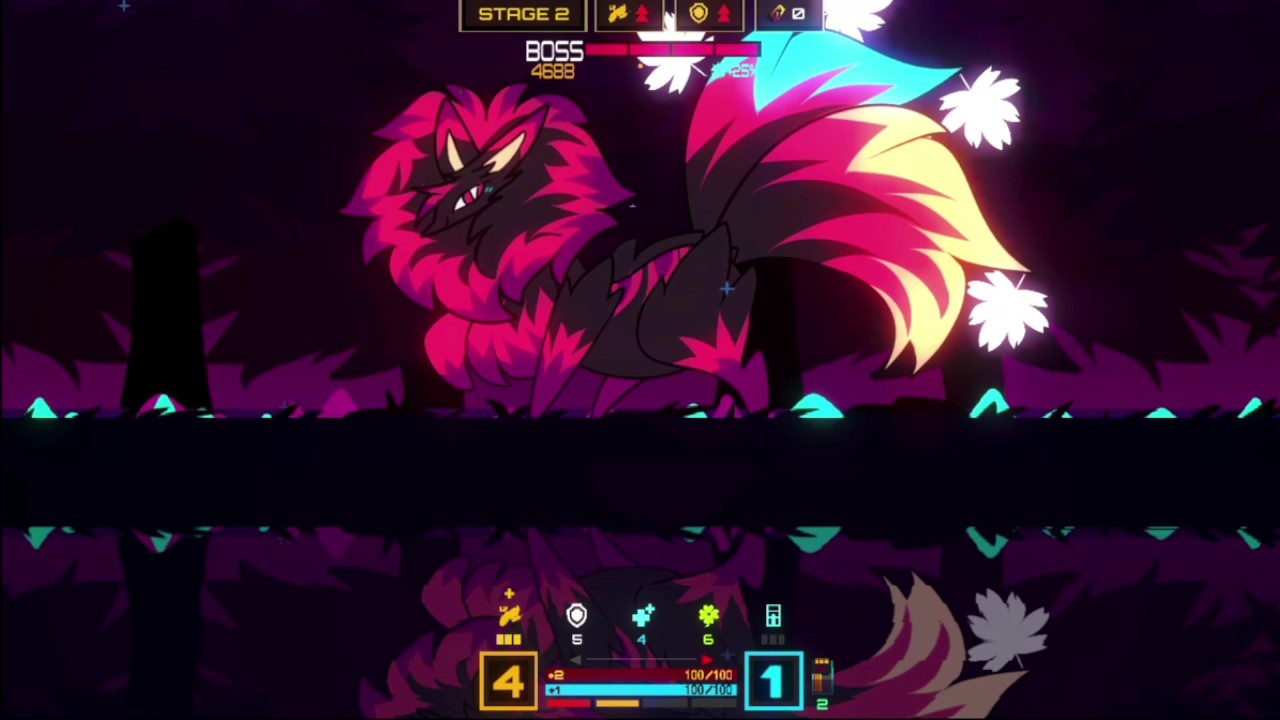The width and height of the screenshot is (1280, 720).
Task: Click the shield icon showing 5
Action: (x=576, y=615)
